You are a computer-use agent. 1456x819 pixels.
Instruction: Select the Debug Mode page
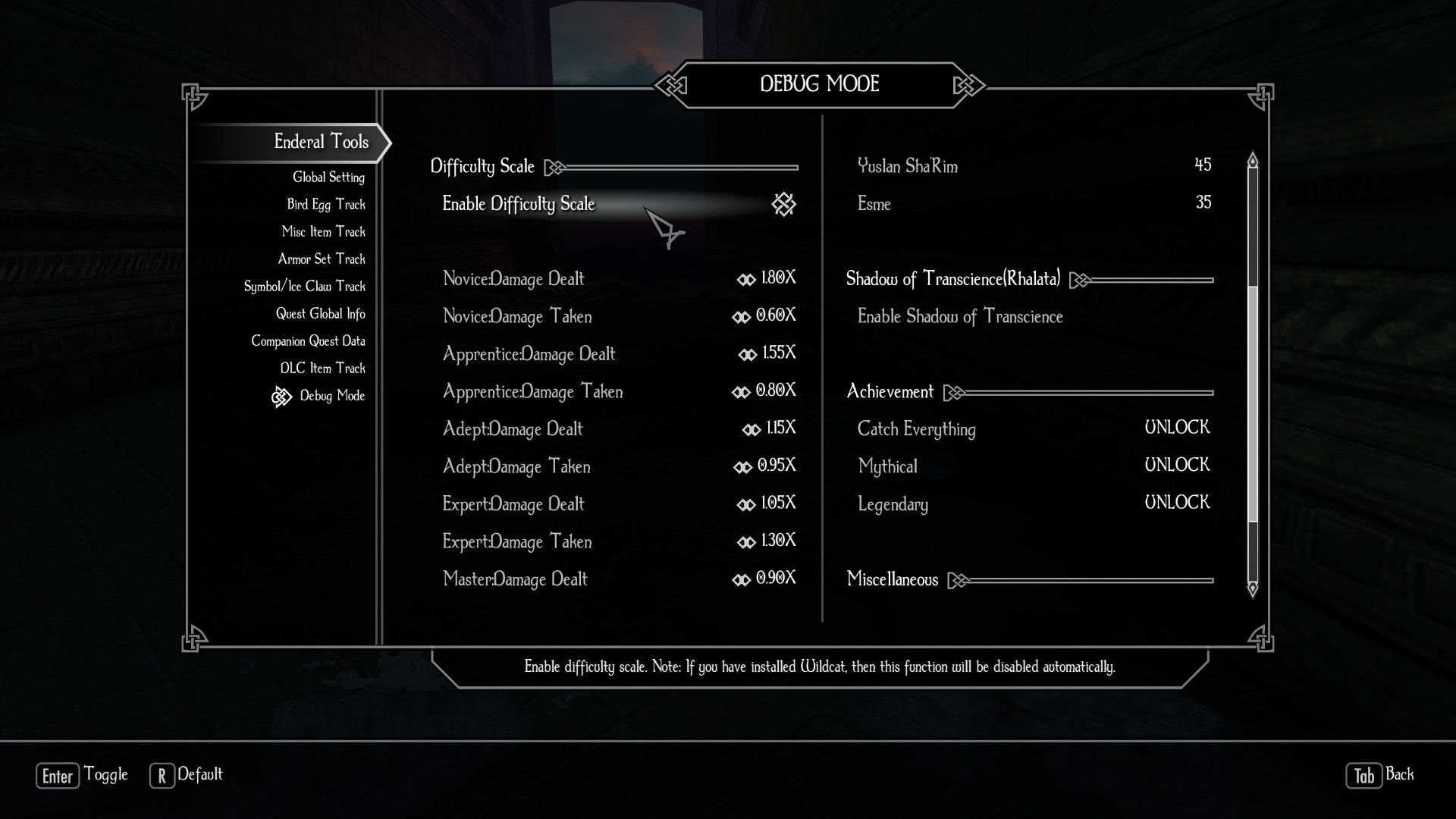tap(331, 396)
